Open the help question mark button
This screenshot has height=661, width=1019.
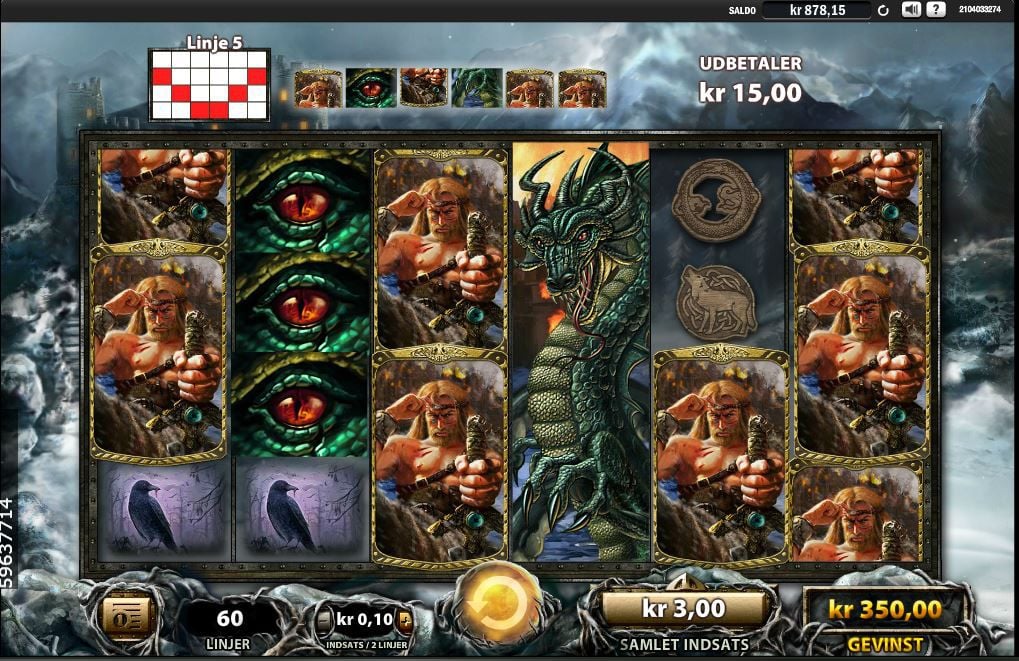[x=935, y=10]
